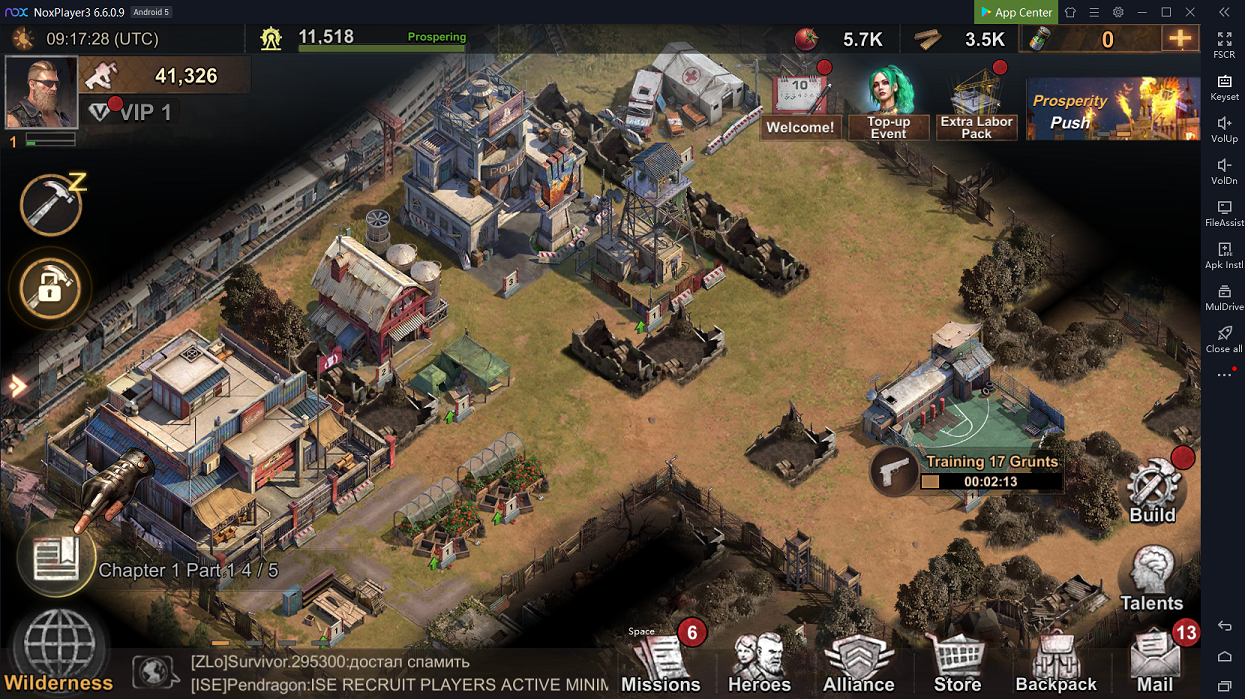The height and width of the screenshot is (699, 1245).
Task: Open the Chapter 1 quest book
Action: point(56,559)
